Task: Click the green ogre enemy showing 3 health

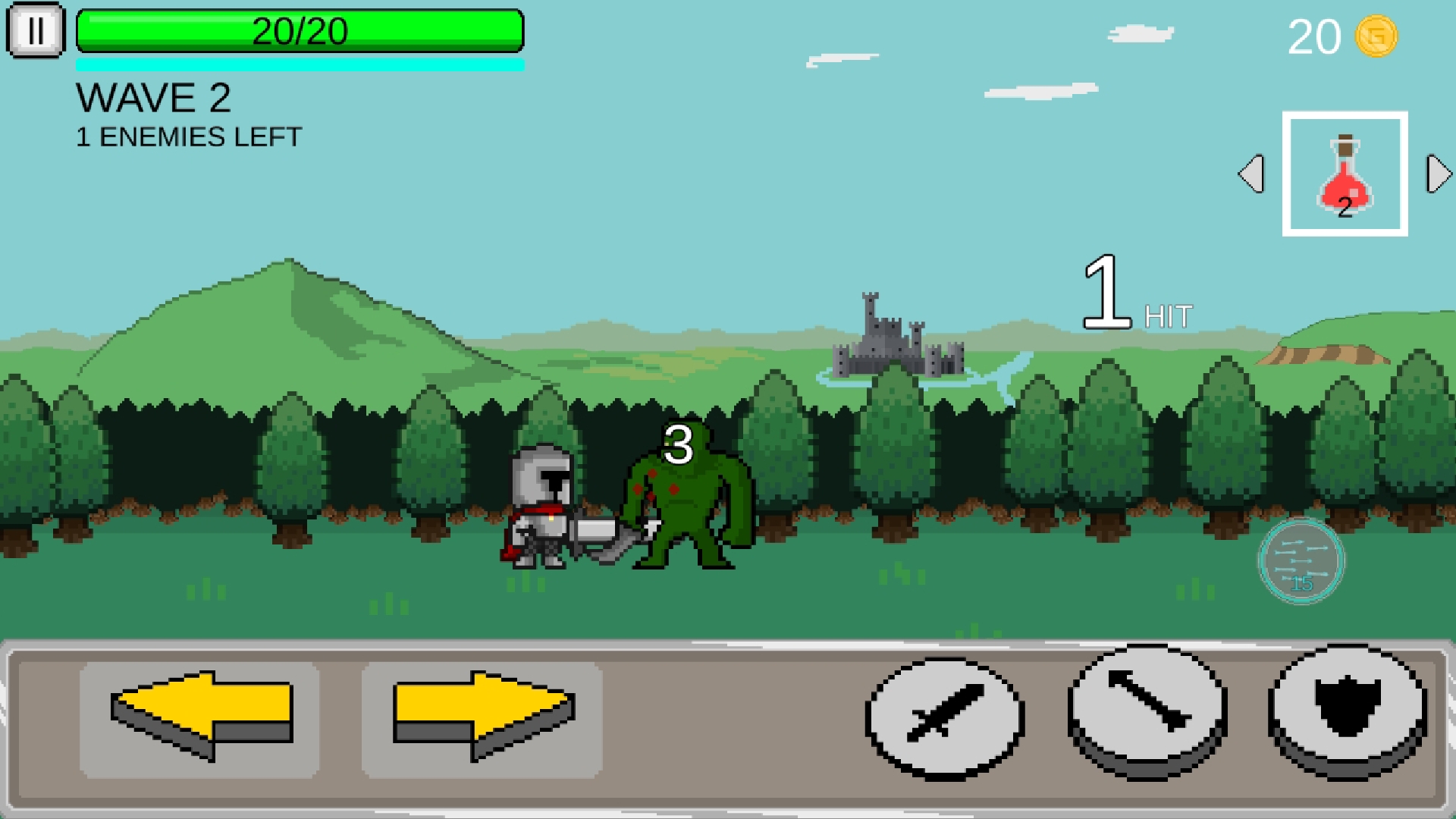Action: 686,508
